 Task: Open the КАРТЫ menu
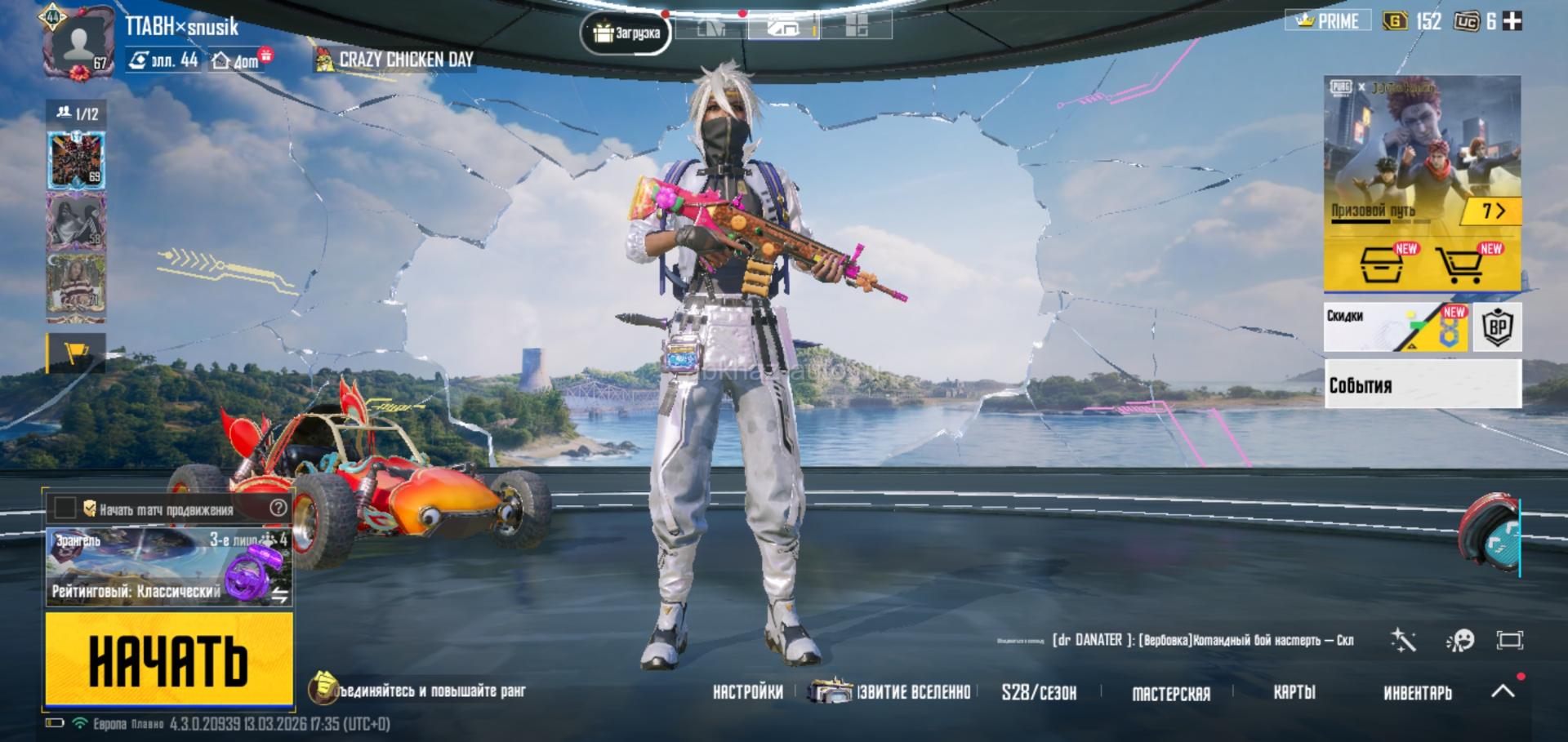pyautogui.click(x=1294, y=692)
